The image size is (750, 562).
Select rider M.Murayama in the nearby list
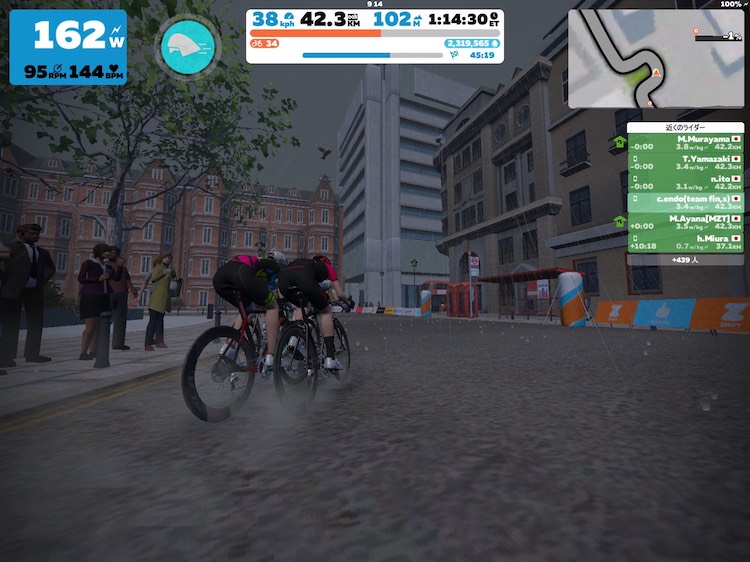[x=685, y=143]
